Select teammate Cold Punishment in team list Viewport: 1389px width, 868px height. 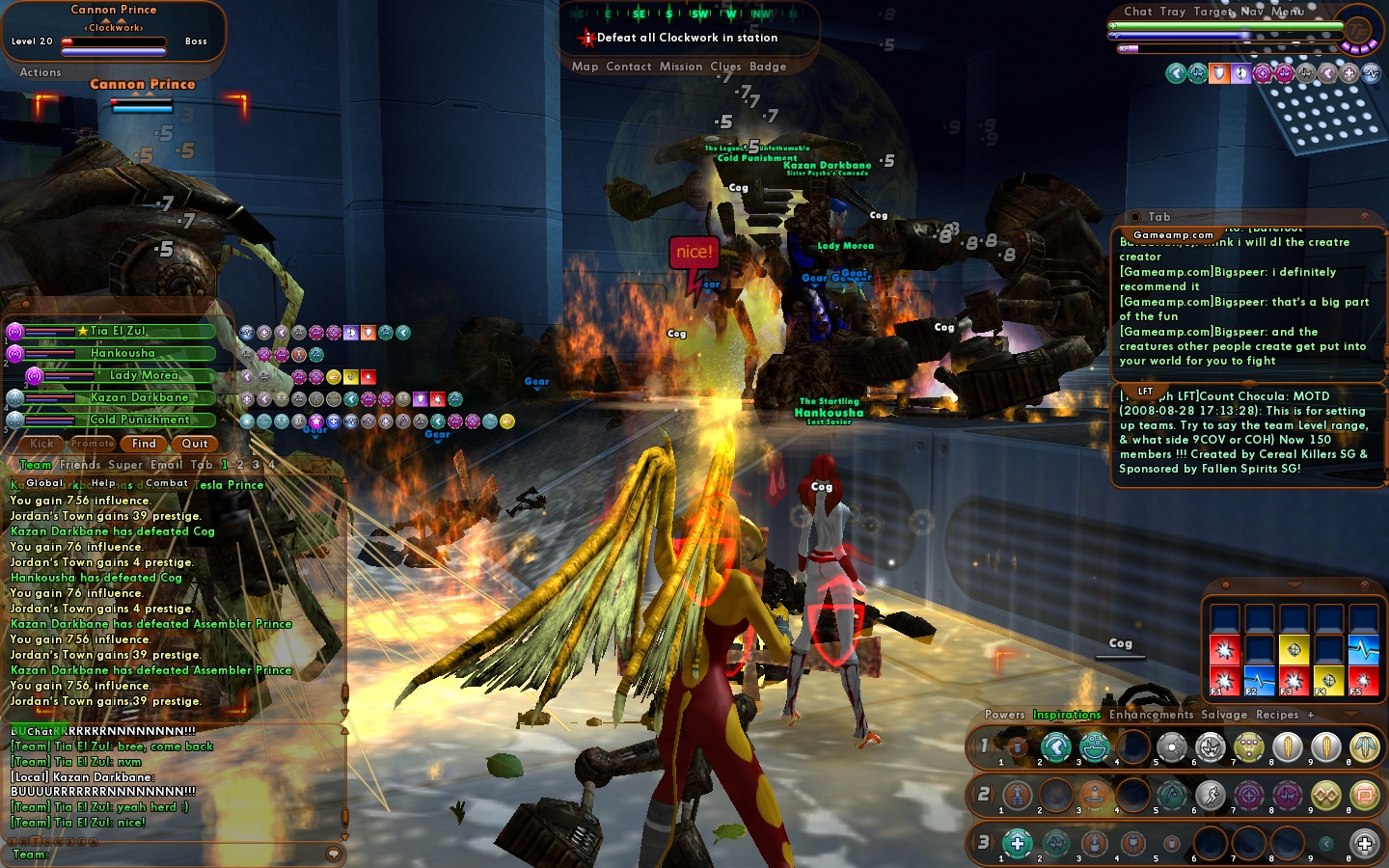pyautogui.click(x=139, y=420)
